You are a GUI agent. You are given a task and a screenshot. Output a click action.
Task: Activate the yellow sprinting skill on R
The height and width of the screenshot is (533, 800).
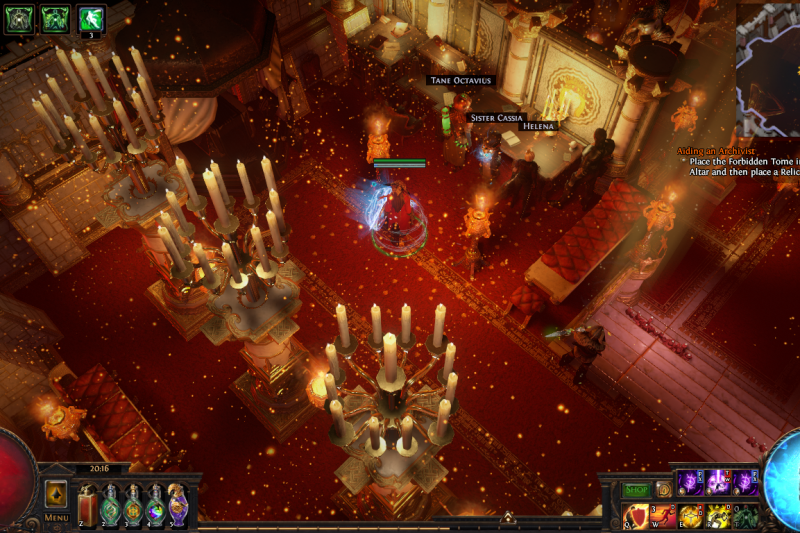point(718,516)
